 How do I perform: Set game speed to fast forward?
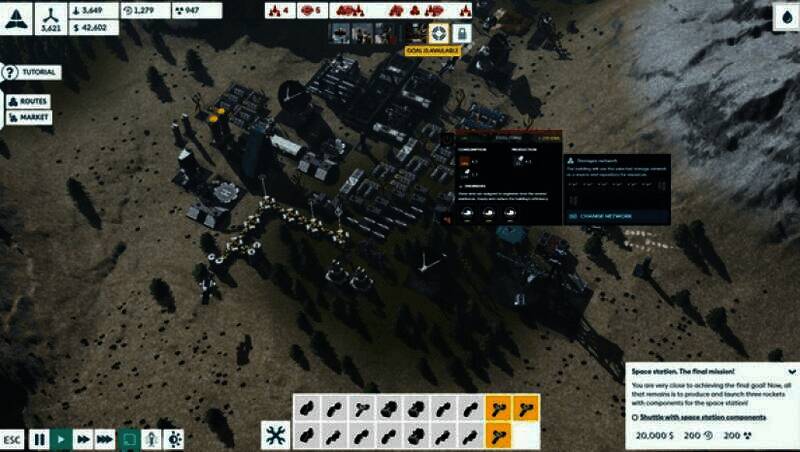(83, 439)
